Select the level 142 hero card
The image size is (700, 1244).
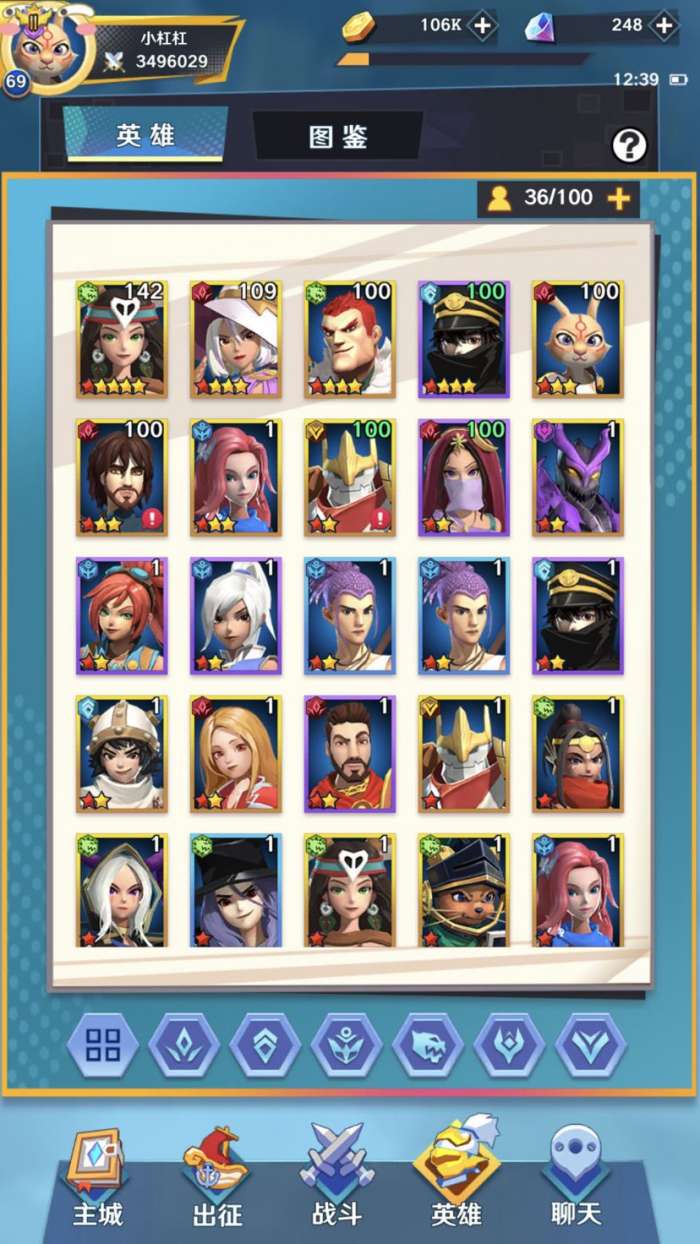(x=122, y=339)
